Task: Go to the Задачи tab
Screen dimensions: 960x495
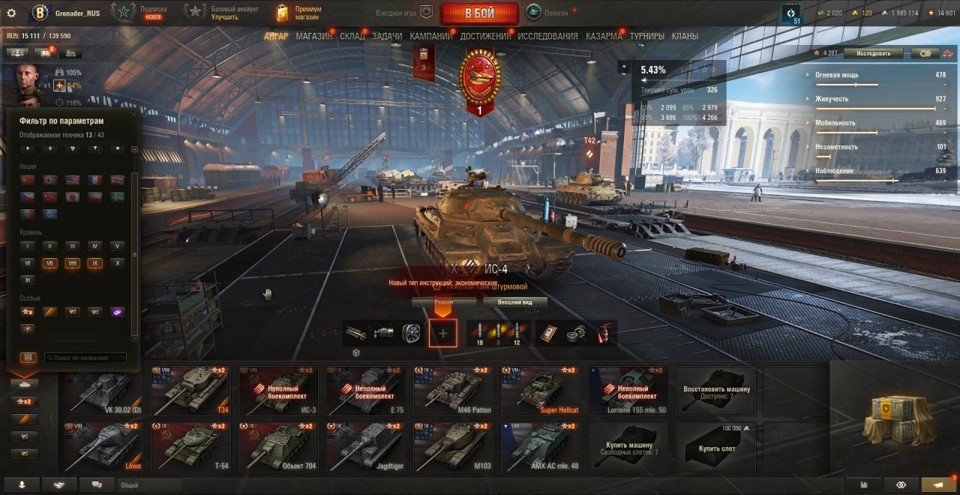Action: (387, 36)
